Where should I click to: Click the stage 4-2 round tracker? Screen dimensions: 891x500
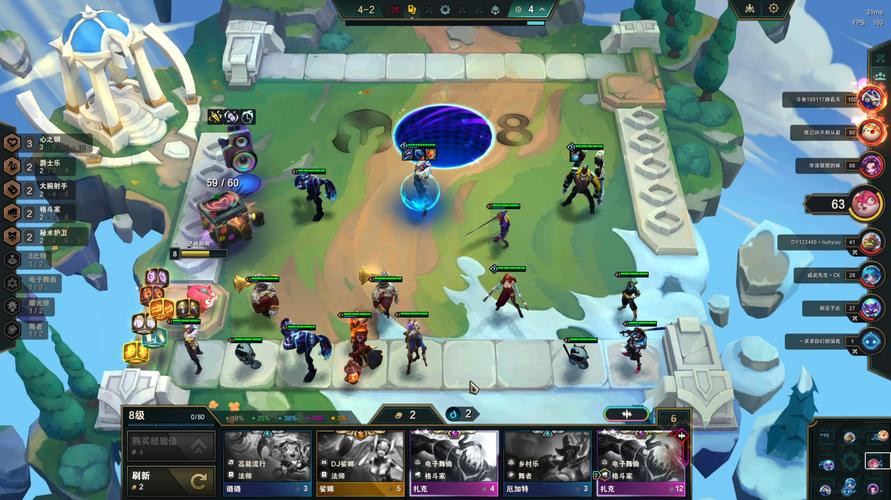[x=367, y=9]
